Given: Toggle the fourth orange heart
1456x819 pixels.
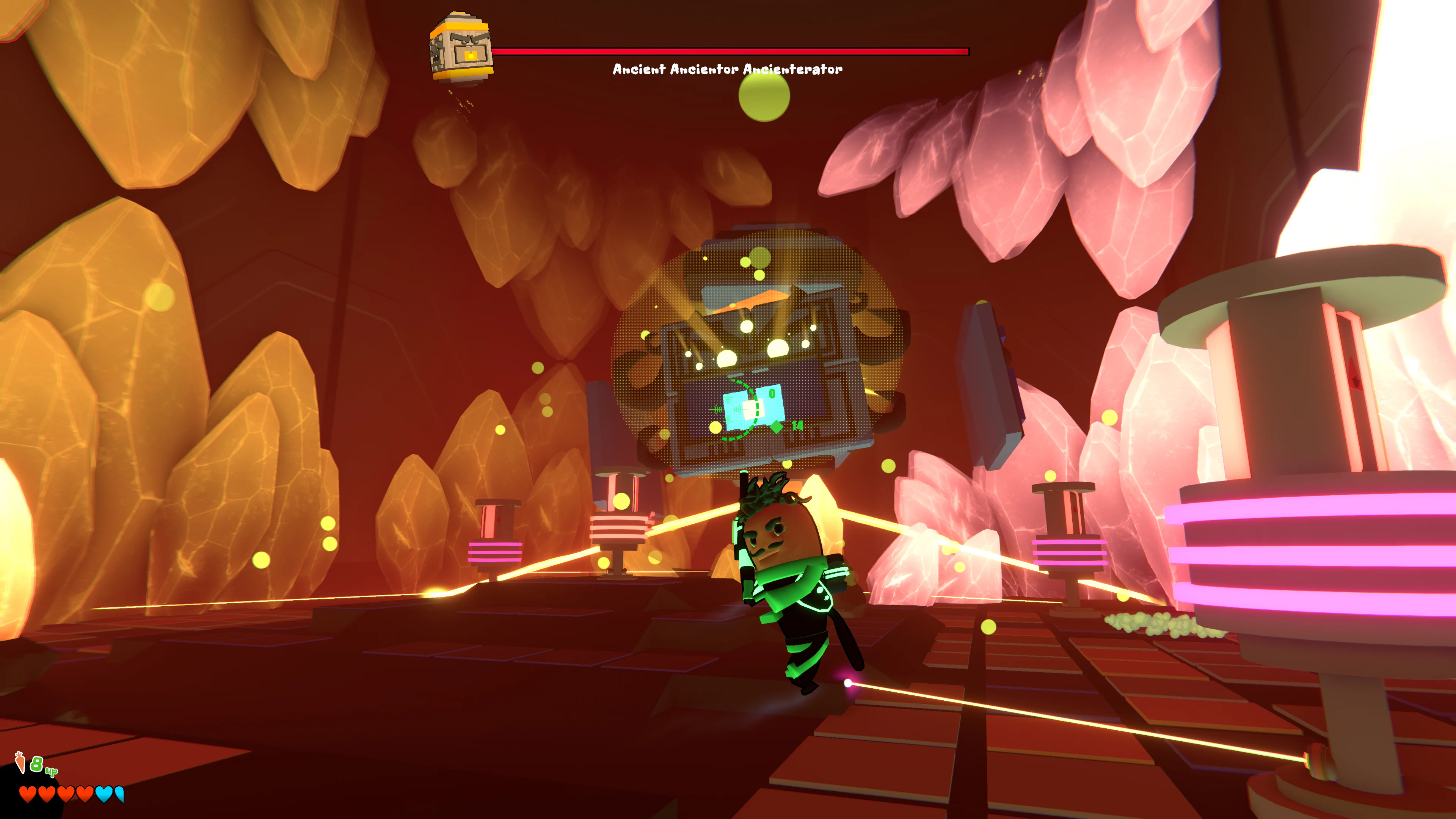Looking at the screenshot, I should click(x=85, y=795).
